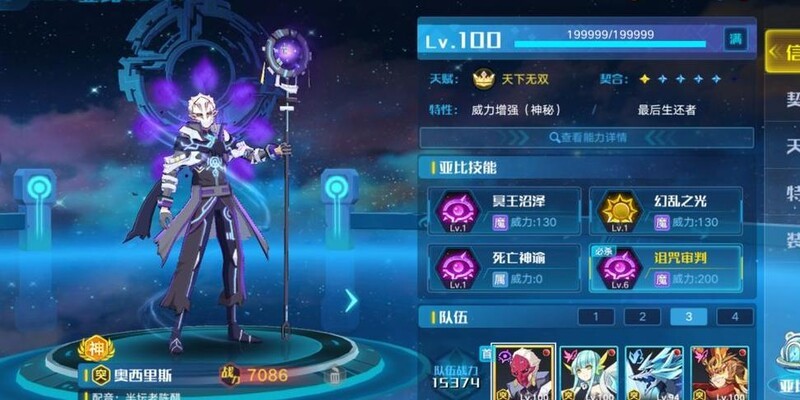Select the 幻乱之光 skill

(665, 210)
